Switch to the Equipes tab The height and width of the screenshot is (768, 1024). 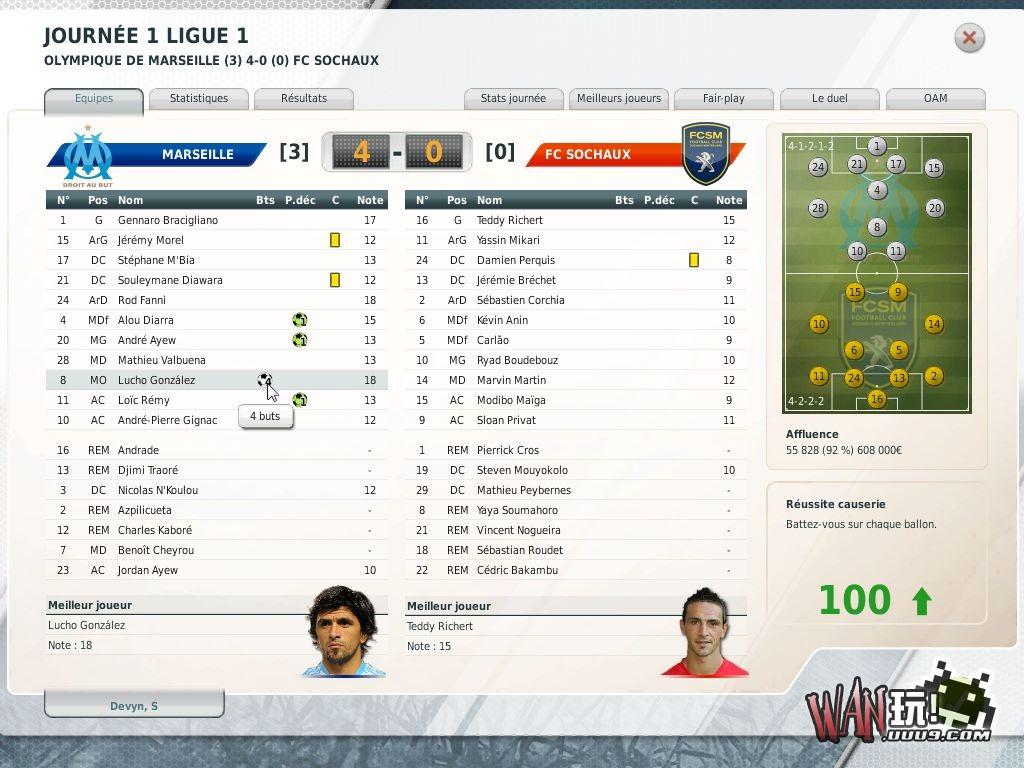tap(94, 99)
